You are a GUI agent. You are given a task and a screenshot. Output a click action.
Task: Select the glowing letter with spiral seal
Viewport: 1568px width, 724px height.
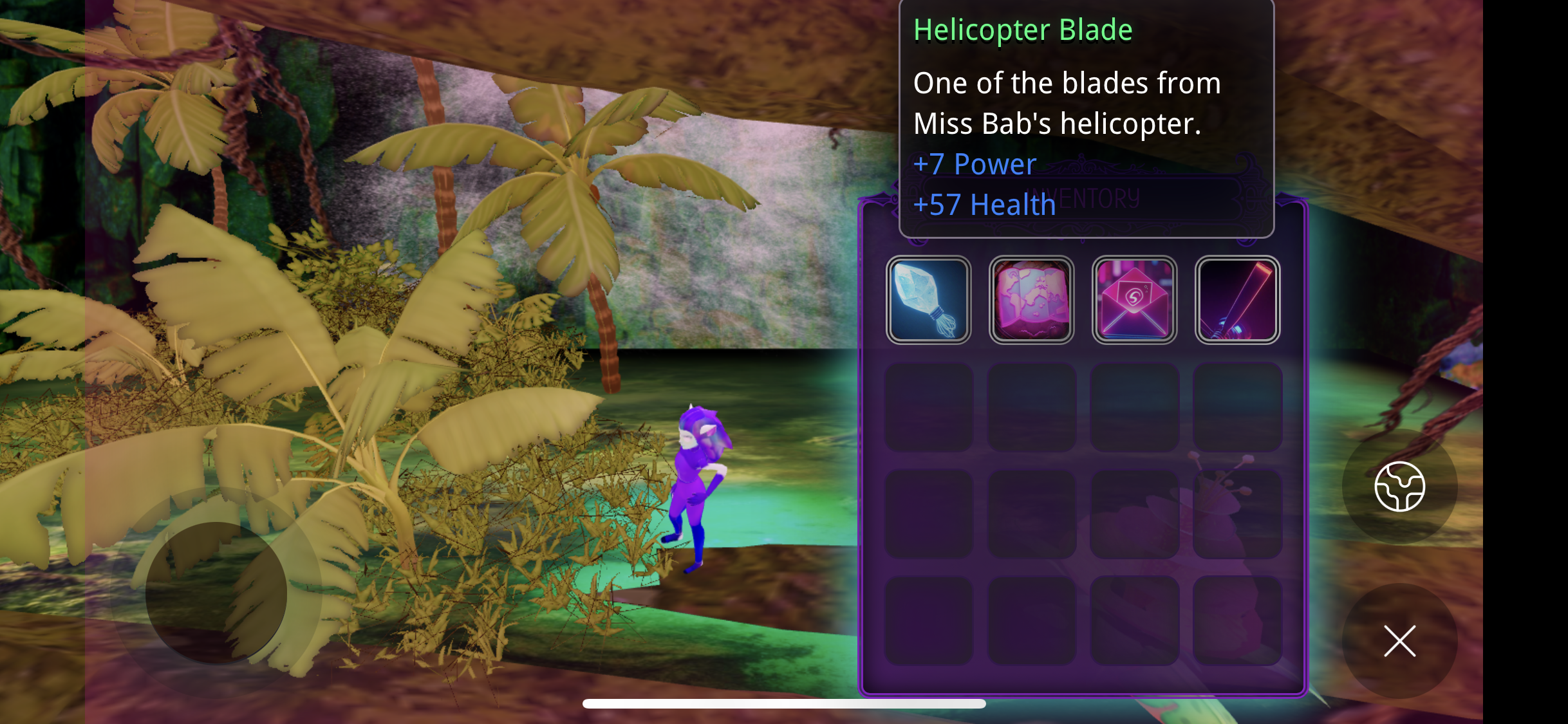[1135, 299]
